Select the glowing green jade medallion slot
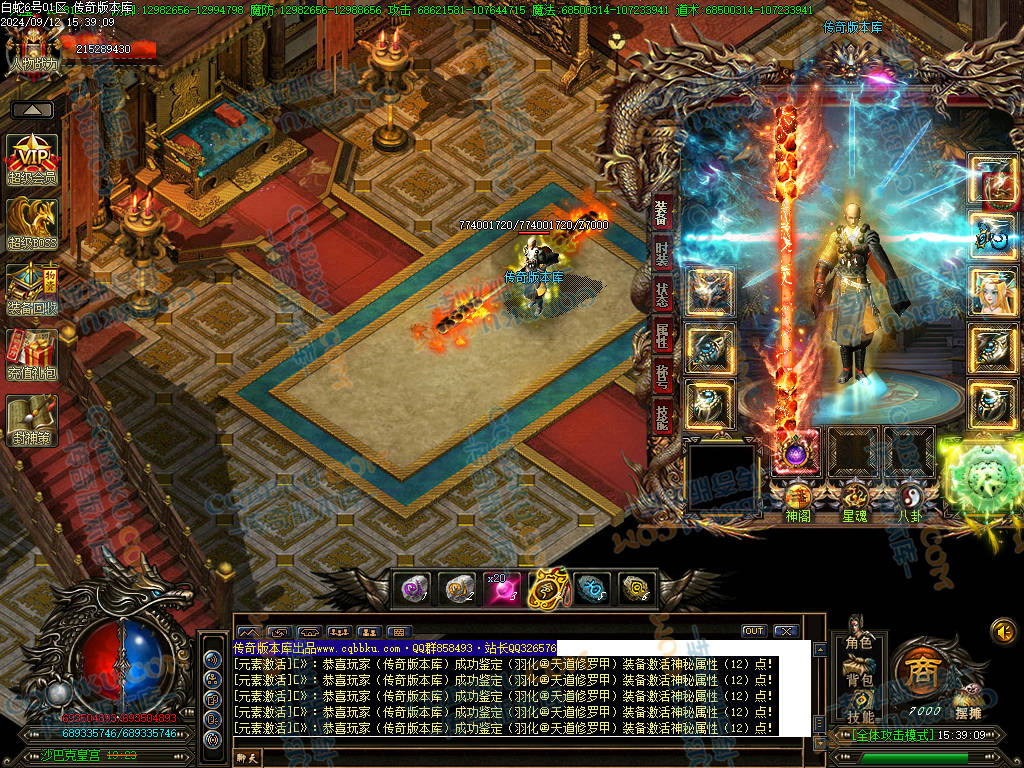This screenshot has width=1024, height=768. 985,472
